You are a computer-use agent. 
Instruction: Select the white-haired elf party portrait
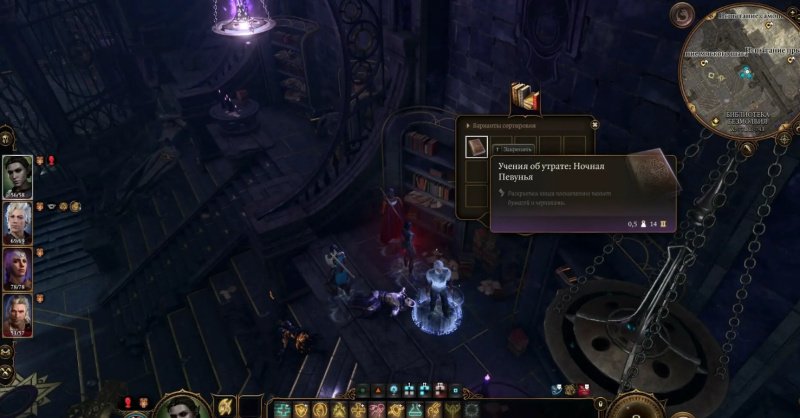[18, 222]
